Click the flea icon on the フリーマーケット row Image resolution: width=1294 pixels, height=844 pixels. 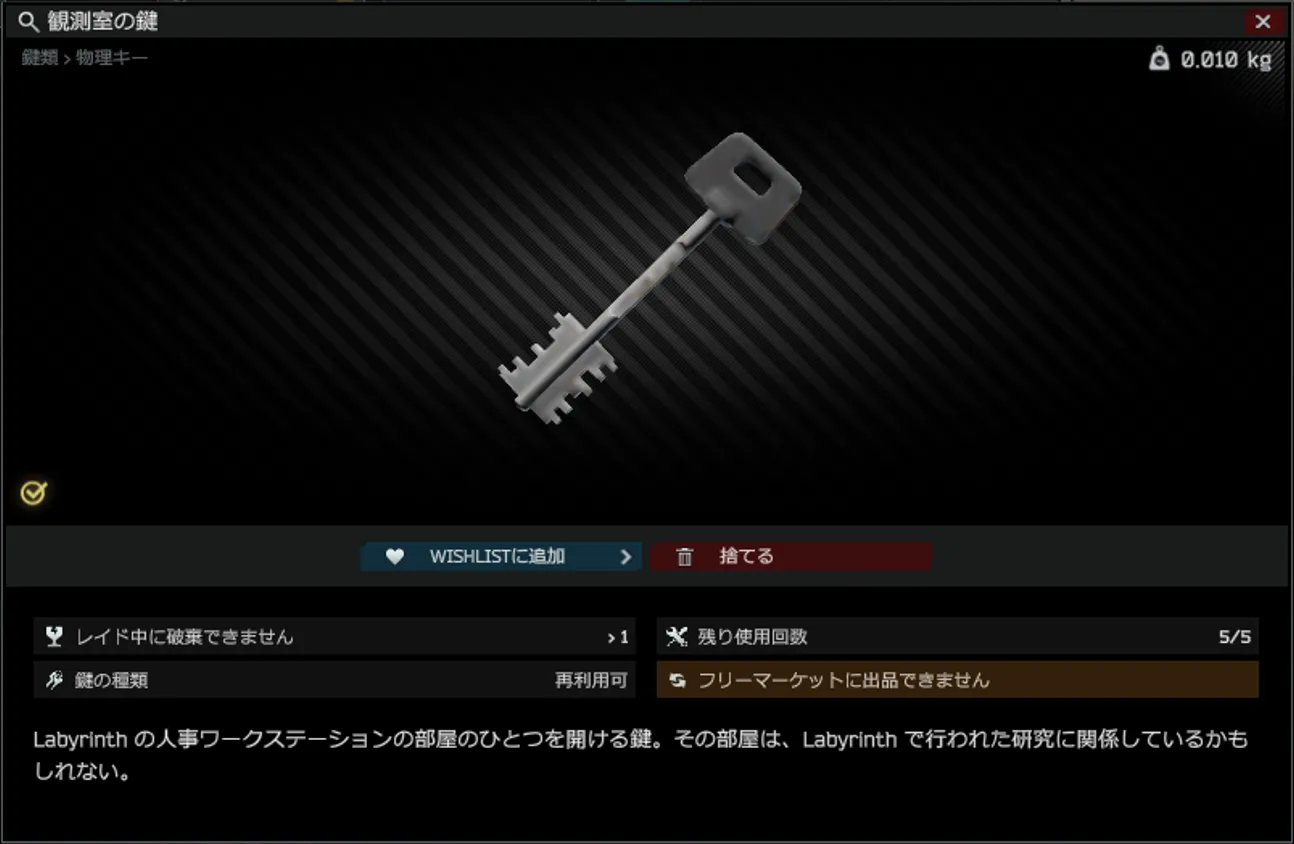678,679
